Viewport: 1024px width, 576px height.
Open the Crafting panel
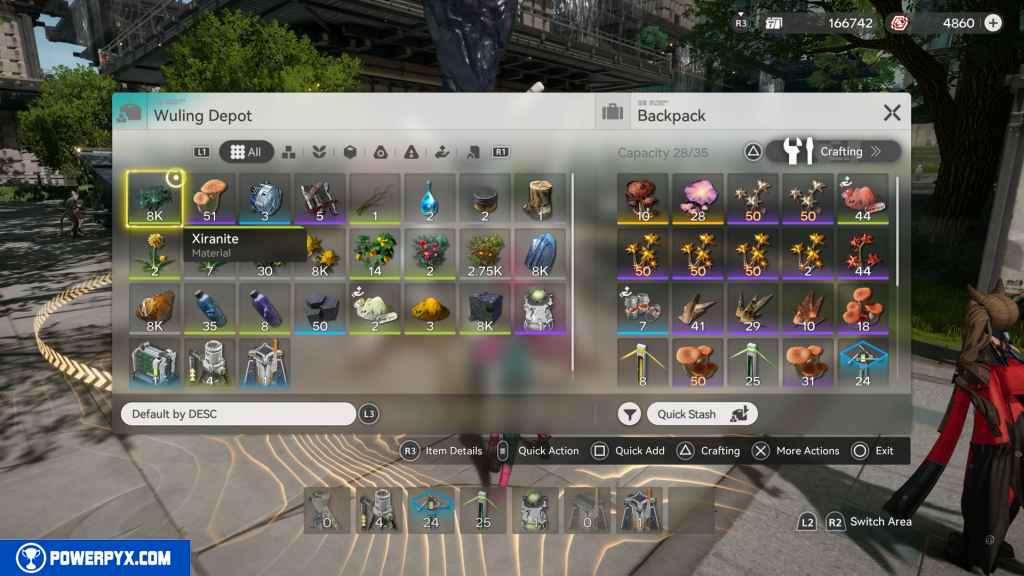tap(834, 151)
